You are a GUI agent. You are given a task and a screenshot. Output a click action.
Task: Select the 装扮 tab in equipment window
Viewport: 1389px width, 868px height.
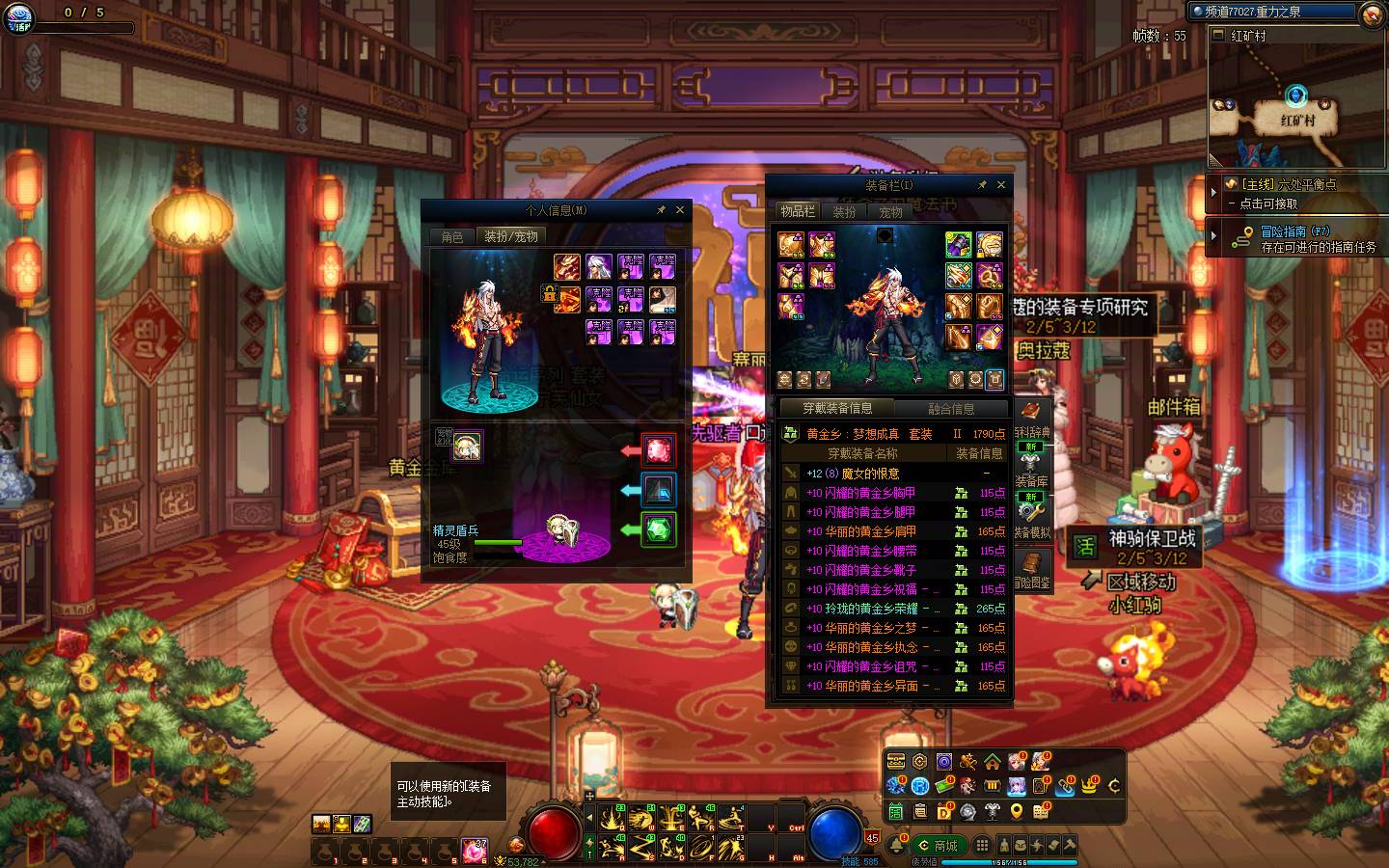point(844,211)
